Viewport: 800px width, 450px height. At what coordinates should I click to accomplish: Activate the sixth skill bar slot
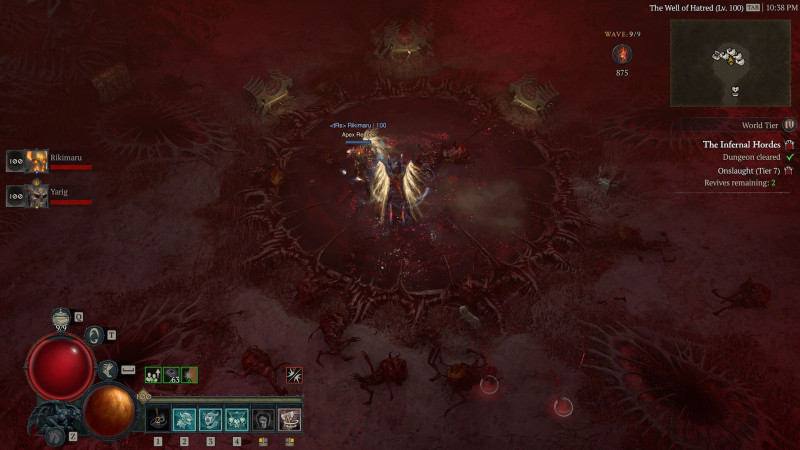click(289, 419)
